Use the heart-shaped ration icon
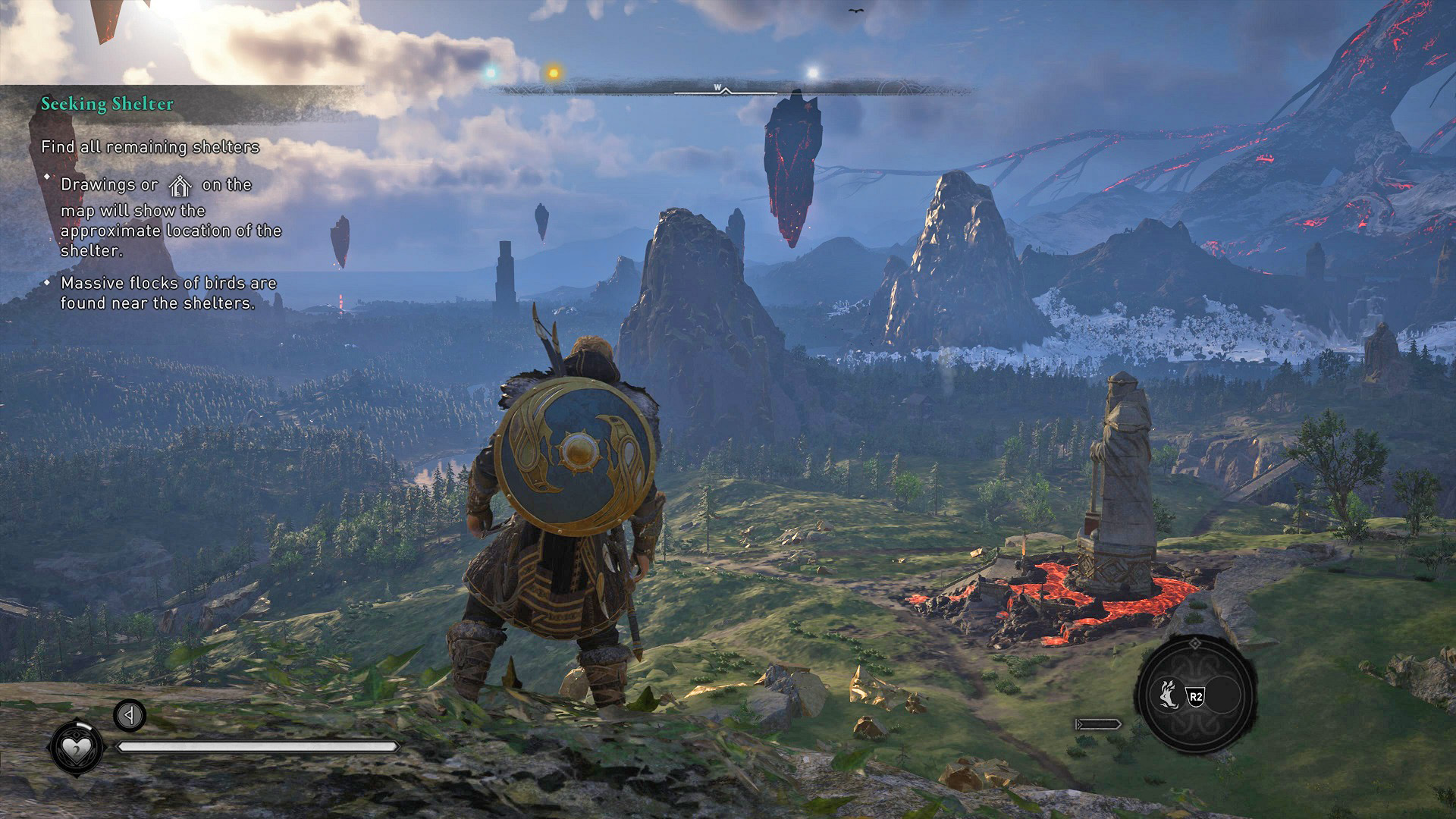 click(x=76, y=748)
